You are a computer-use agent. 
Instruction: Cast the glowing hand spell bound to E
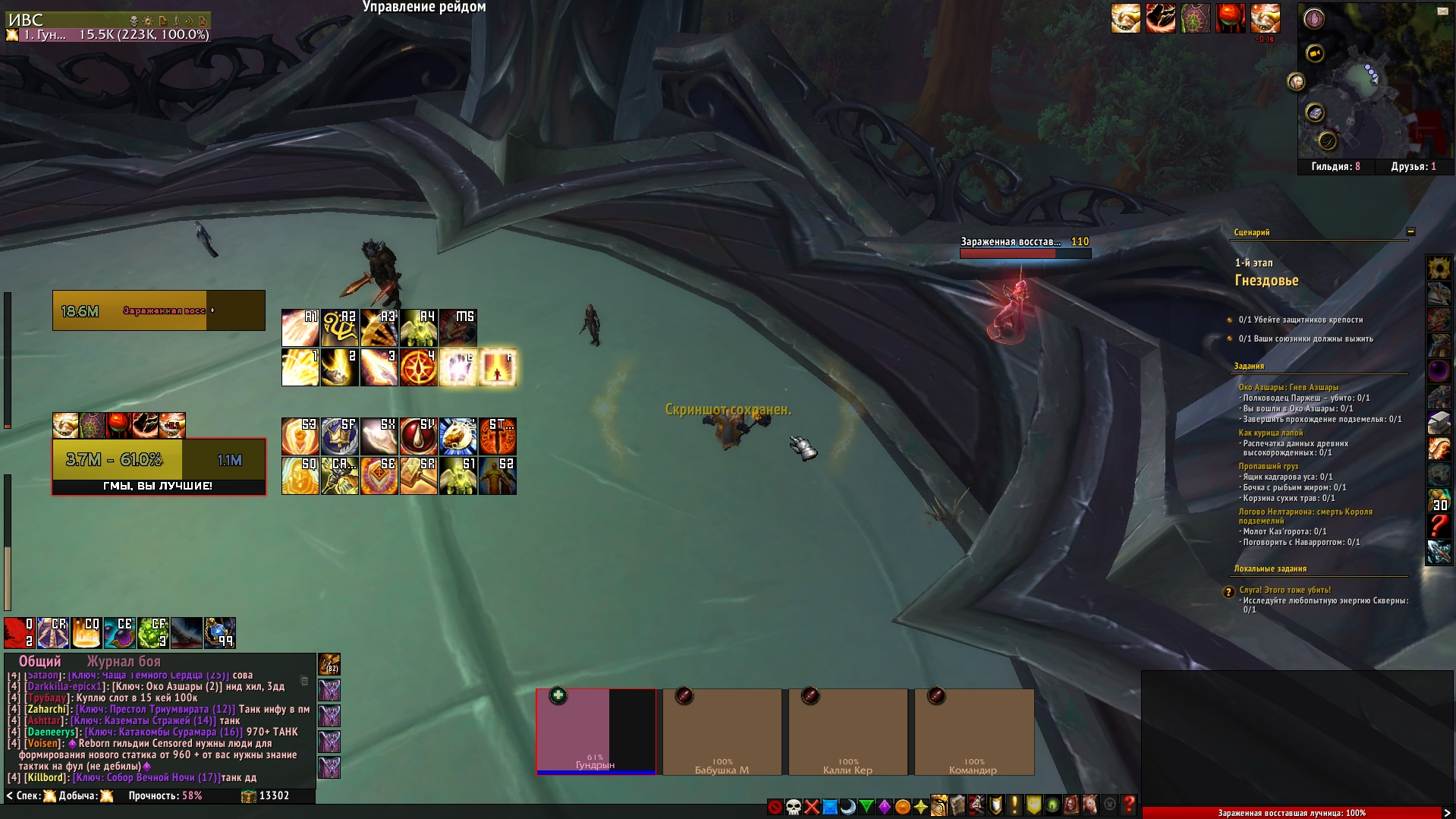point(458,367)
